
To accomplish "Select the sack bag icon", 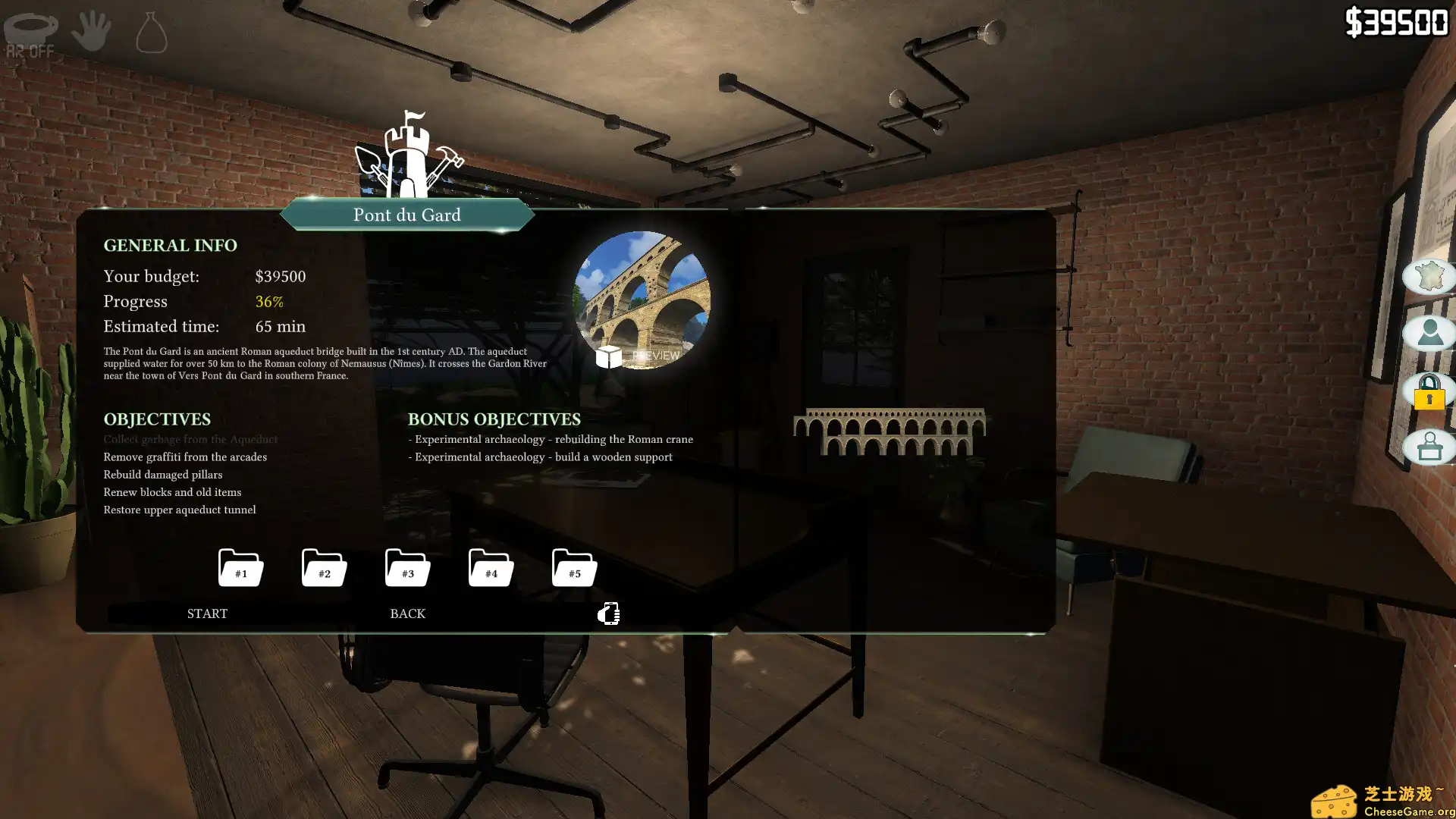I will pos(151,33).
